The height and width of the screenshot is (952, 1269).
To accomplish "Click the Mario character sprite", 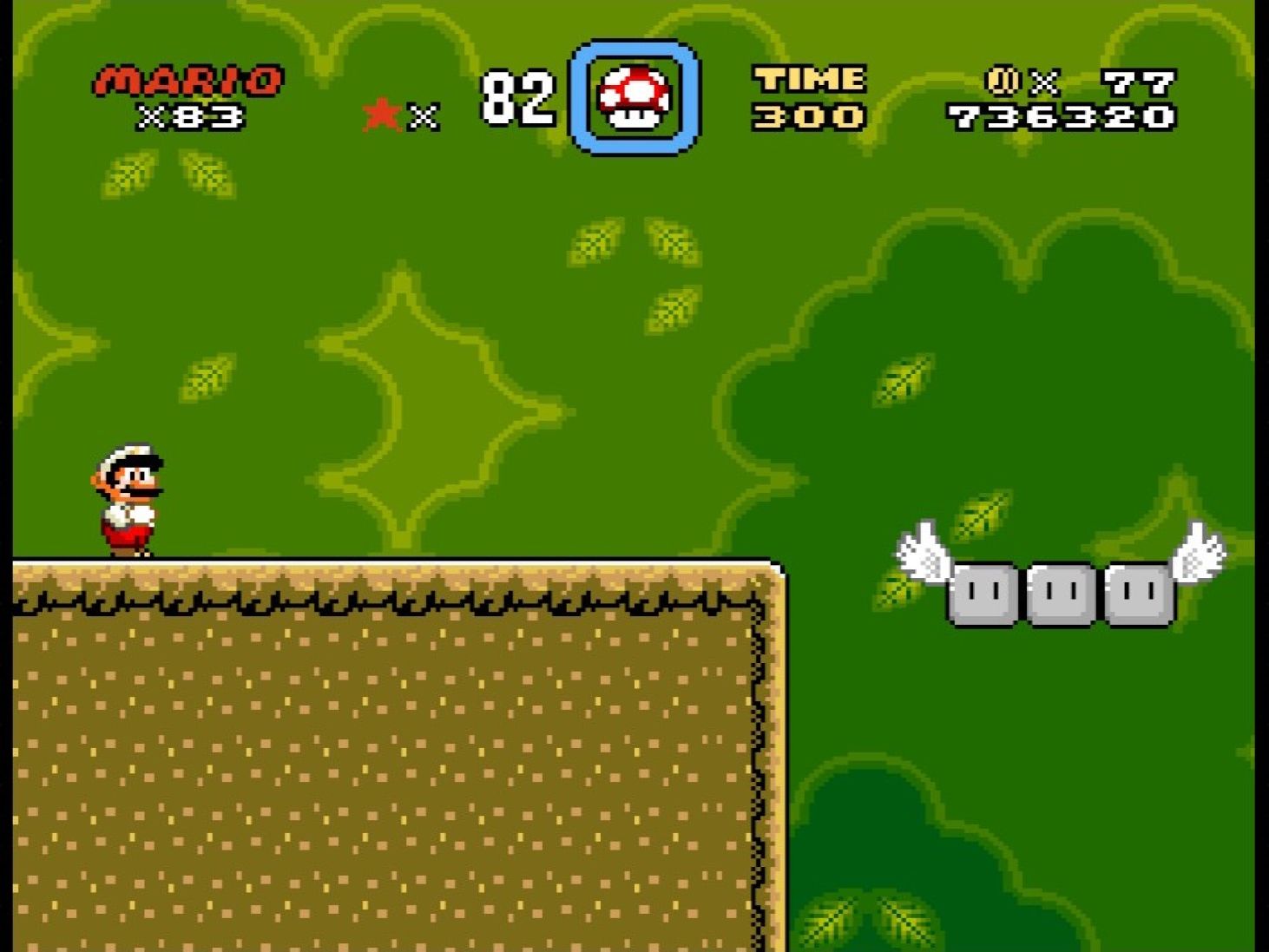I will tap(128, 497).
